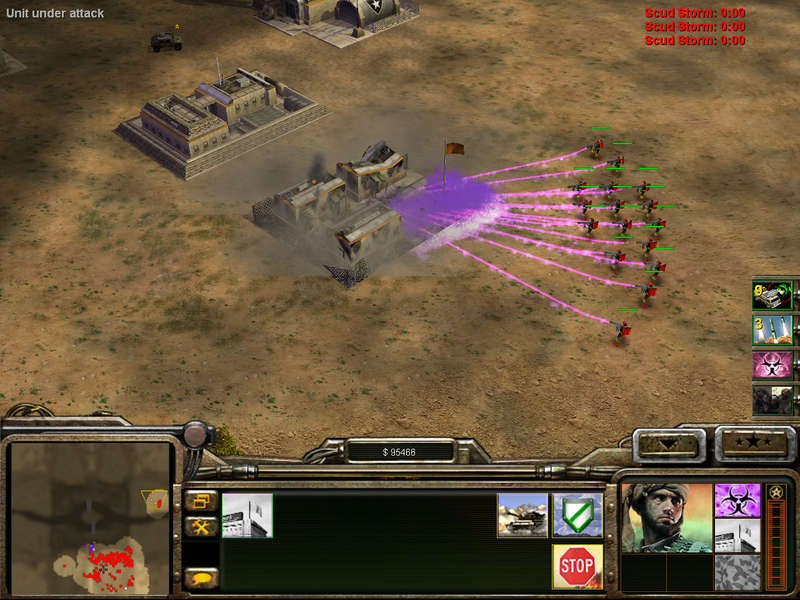Open the options dropdown arrow button
Viewport: 800px width, 600px height.
click(669, 443)
